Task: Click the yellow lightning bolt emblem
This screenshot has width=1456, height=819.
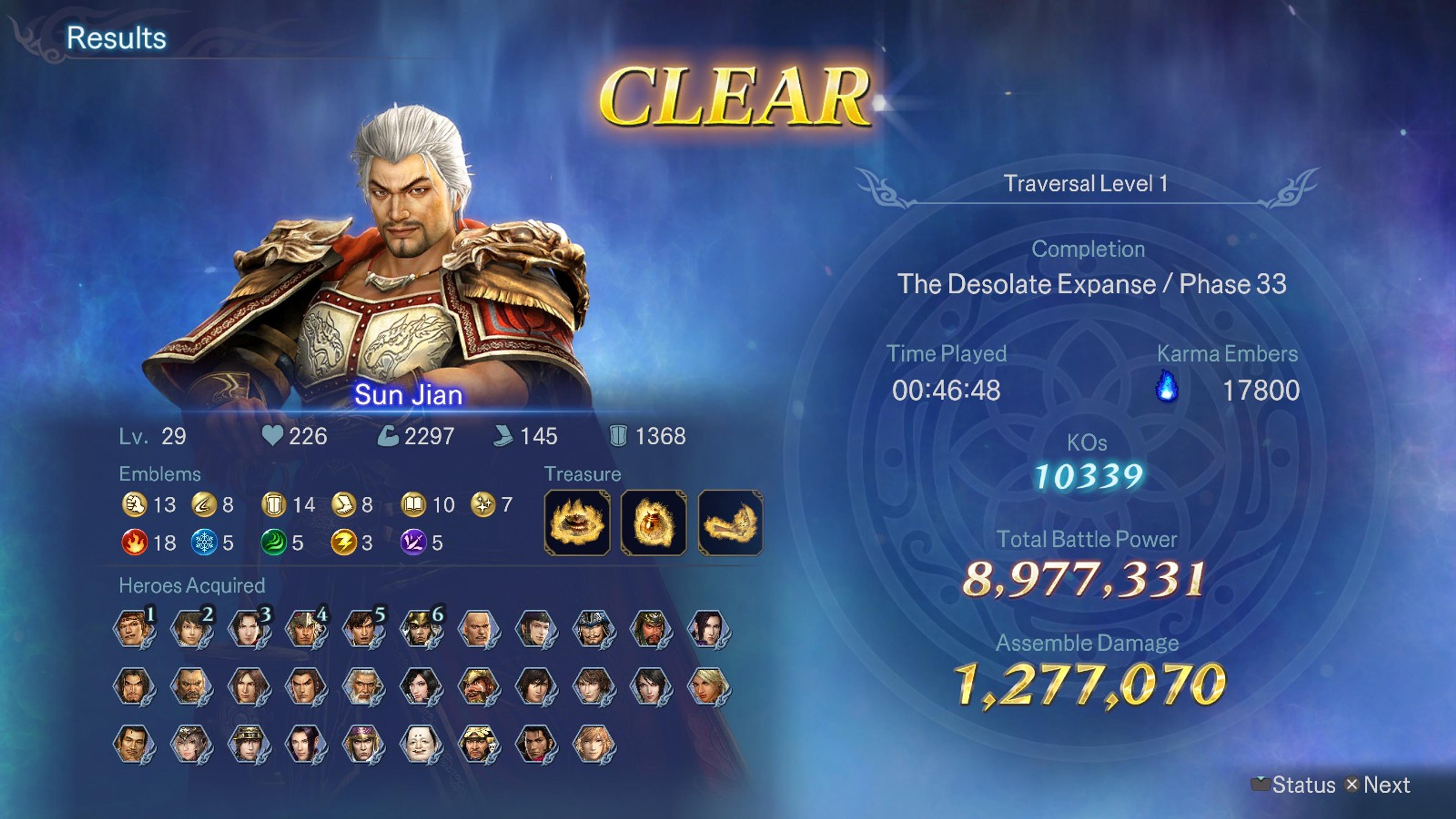Action: [x=343, y=543]
